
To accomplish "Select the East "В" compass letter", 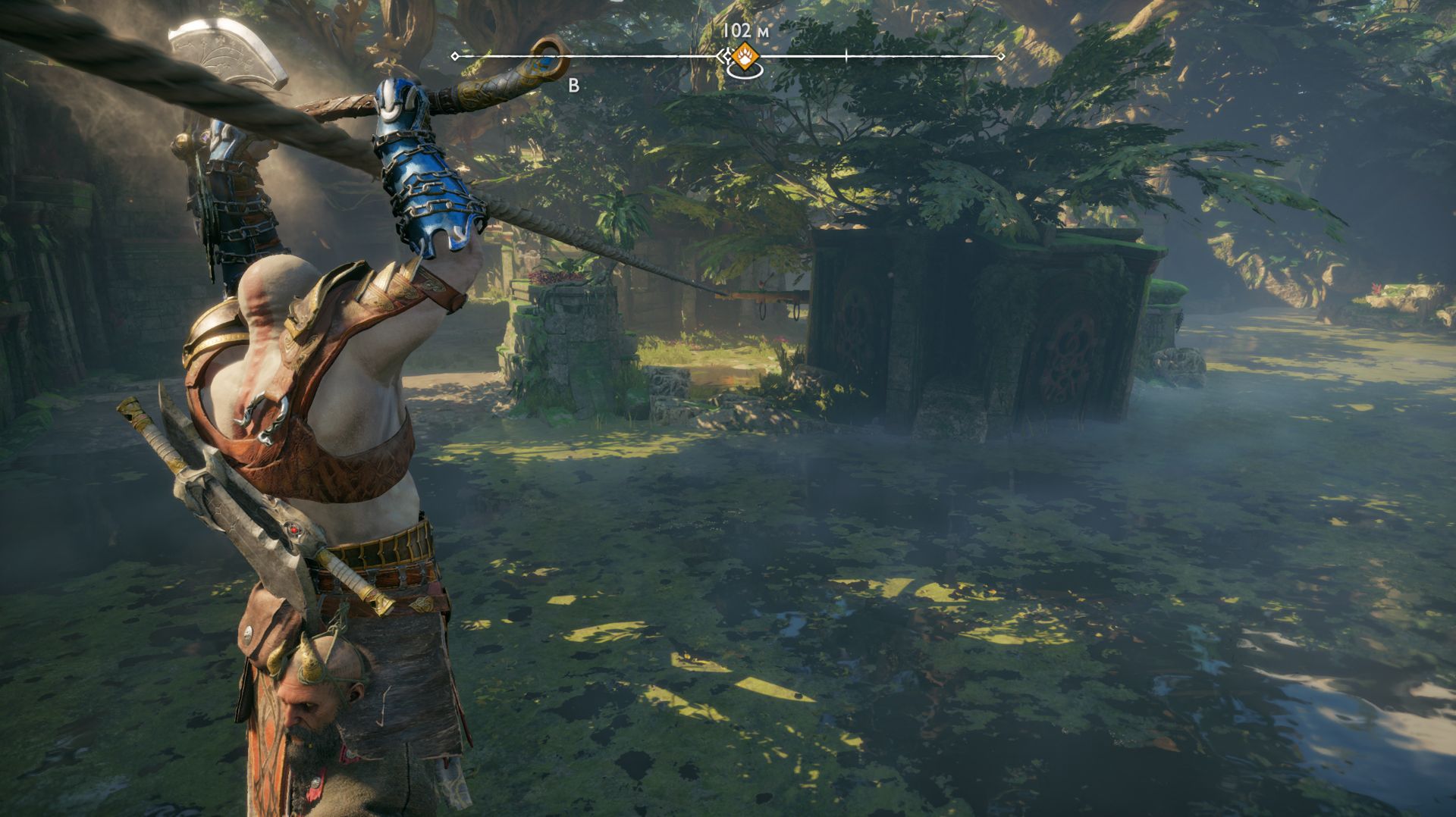I will [x=573, y=86].
